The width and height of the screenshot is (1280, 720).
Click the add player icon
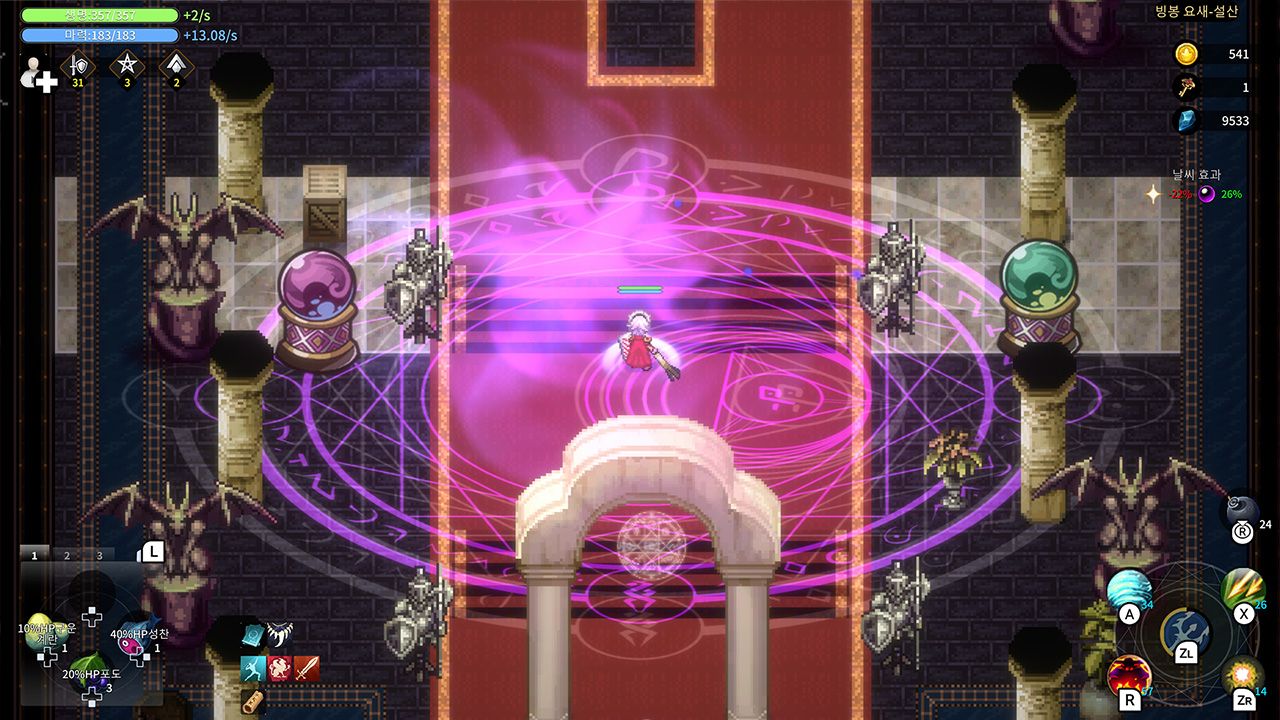pos(38,75)
